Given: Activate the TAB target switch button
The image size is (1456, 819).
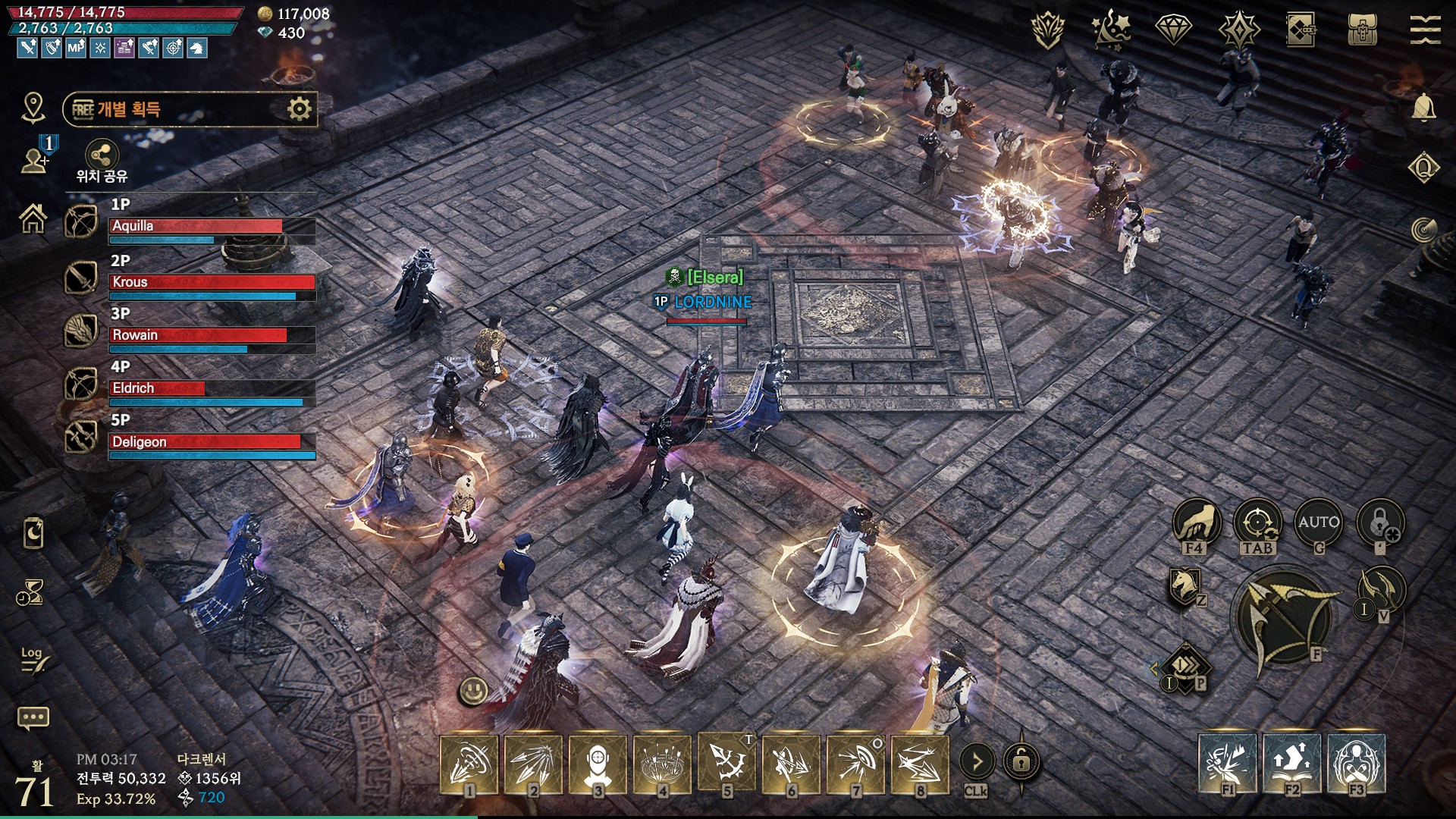Looking at the screenshot, I should click(1257, 523).
